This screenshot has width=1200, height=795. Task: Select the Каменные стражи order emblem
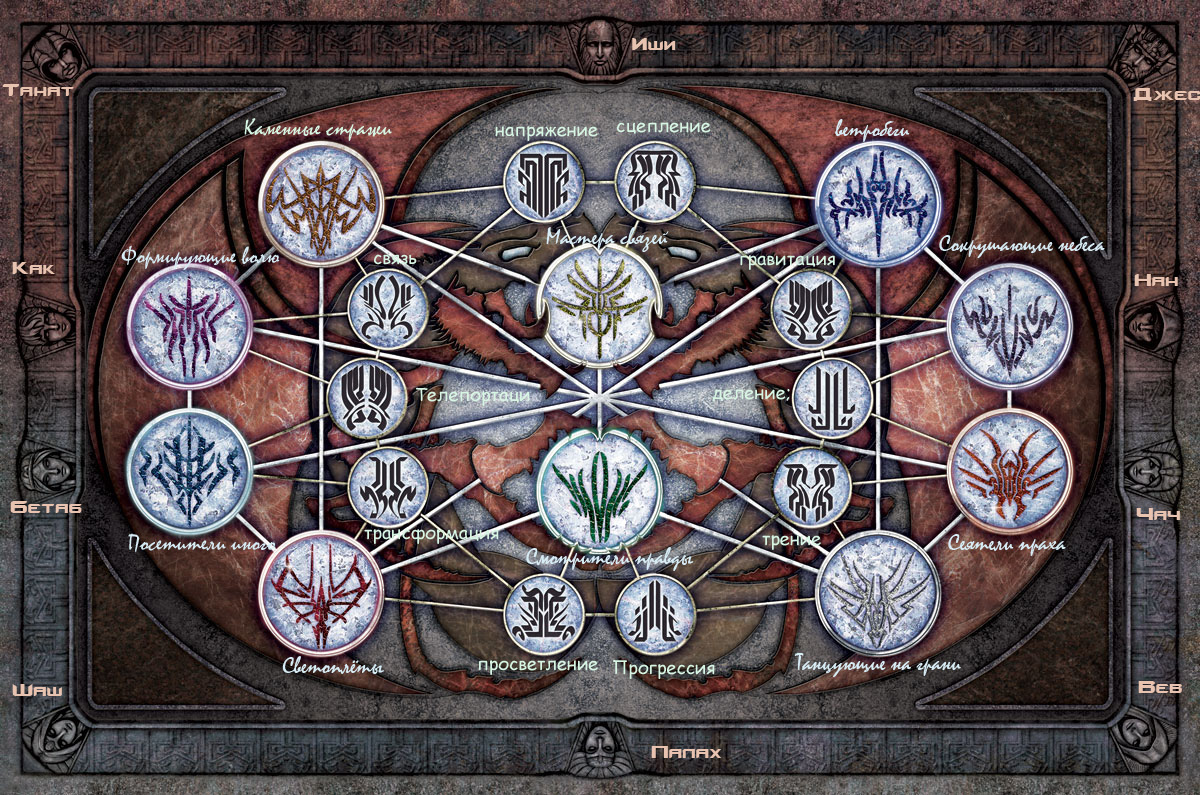point(320,199)
